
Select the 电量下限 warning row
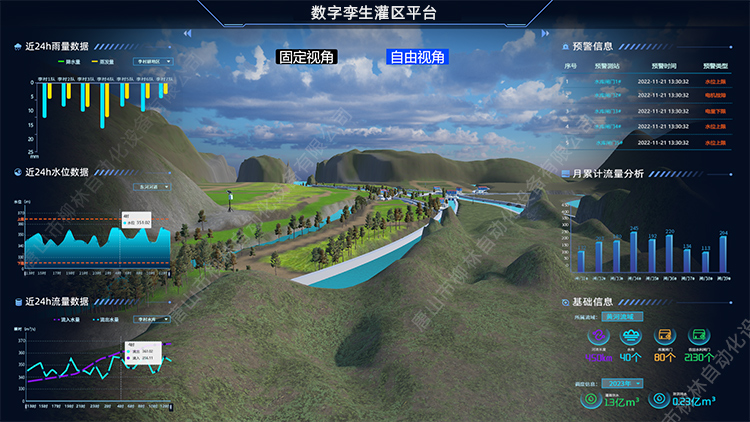pos(640,111)
